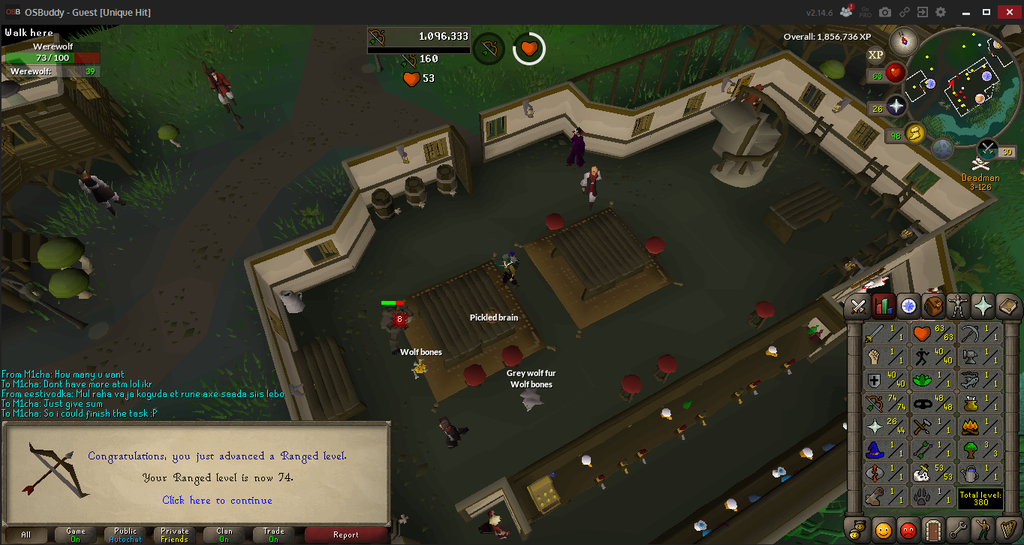Open the Prayer star tab
Screen dimensions: 1024x545
click(983, 306)
